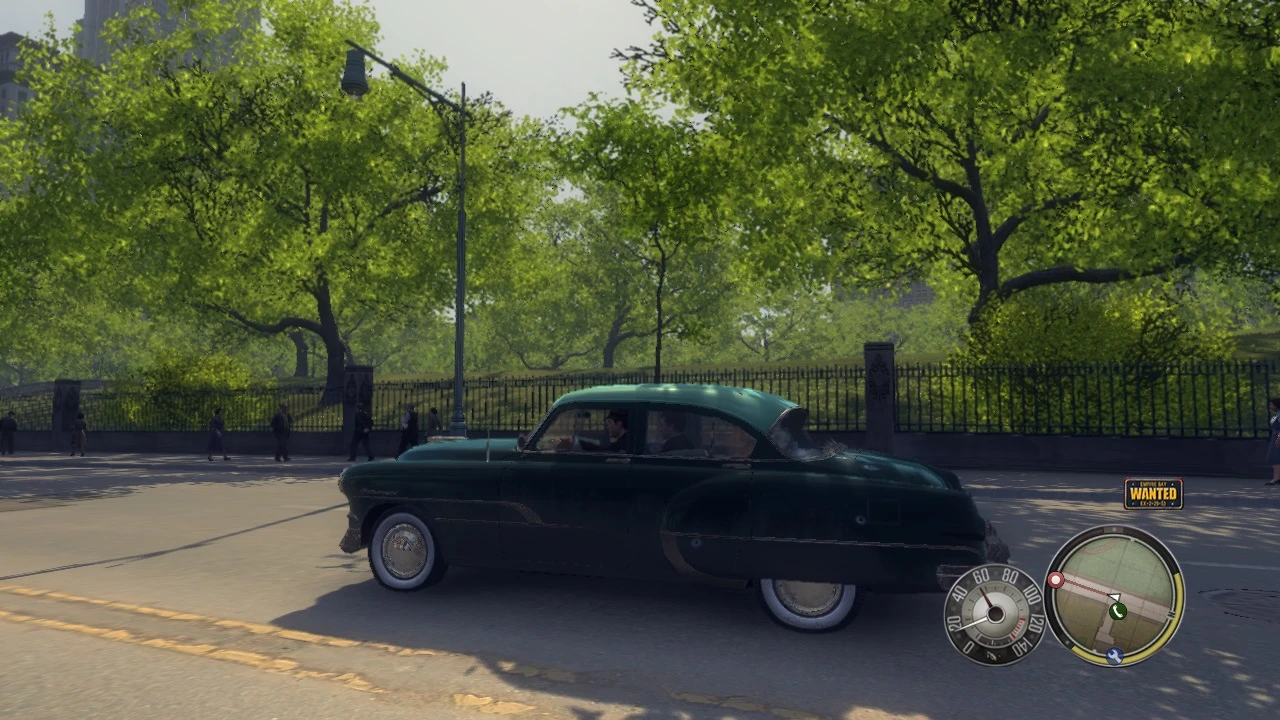This screenshot has width=1280, height=720.
Task: Click the 140 marking on the speedometer
Action: 1022,641
